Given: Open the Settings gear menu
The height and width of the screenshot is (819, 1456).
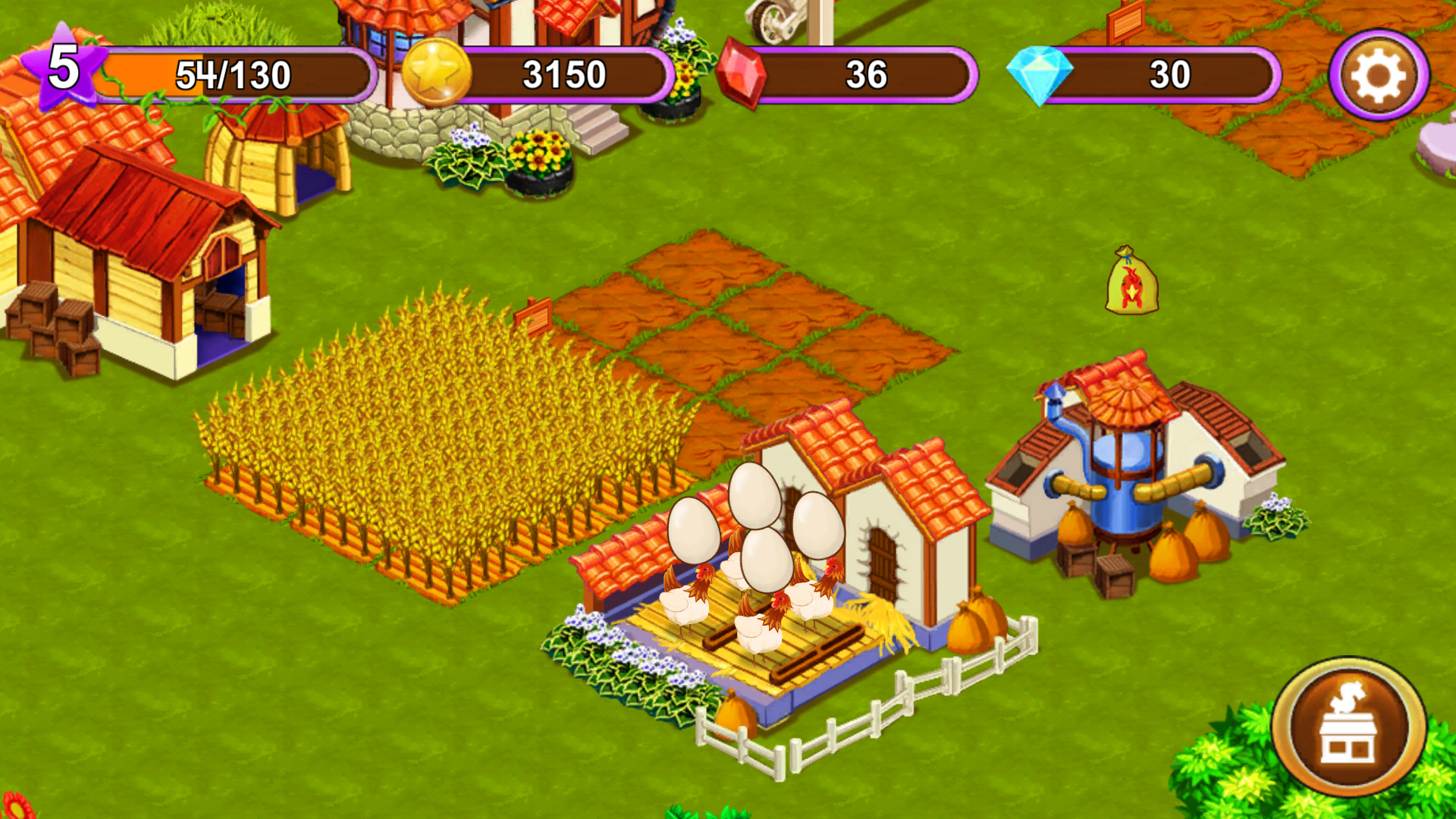Looking at the screenshot, I should (1378, 74).
